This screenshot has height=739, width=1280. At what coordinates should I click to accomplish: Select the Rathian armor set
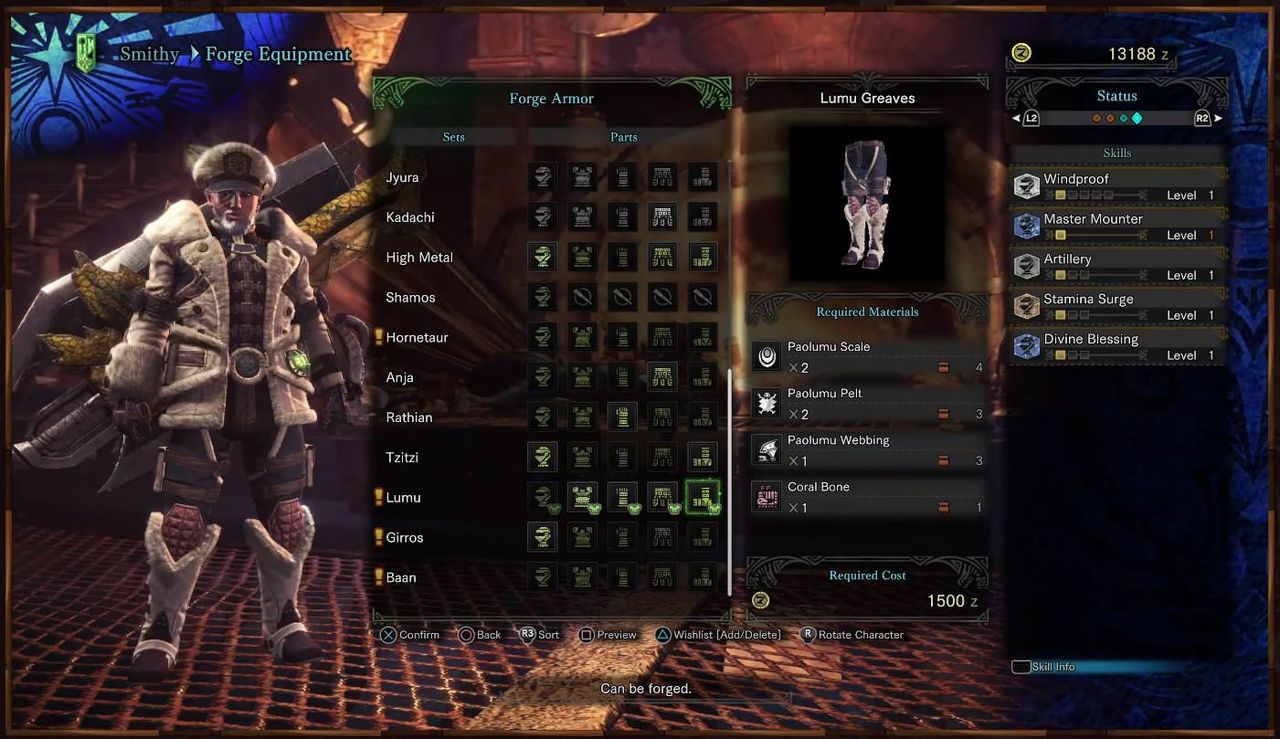click(x=409, y=418)
